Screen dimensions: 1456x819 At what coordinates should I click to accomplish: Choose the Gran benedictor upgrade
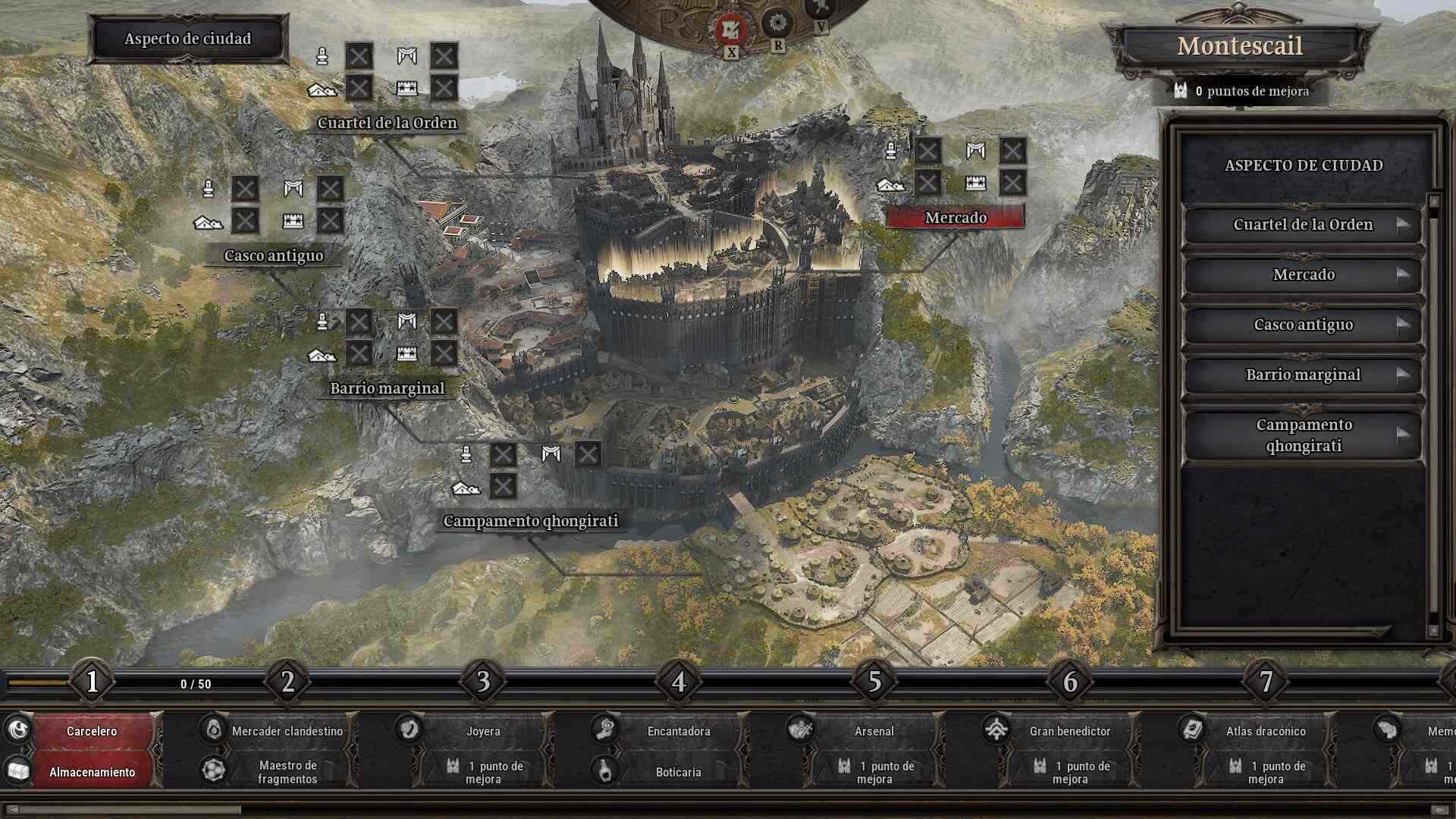coord(1069,731)
